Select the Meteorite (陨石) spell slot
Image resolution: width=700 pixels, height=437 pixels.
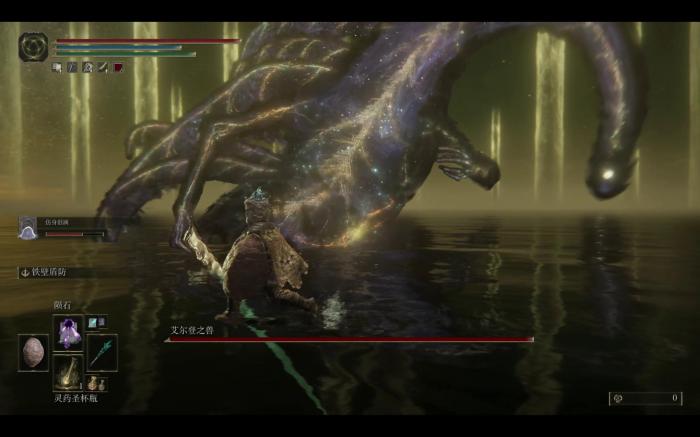68,331
